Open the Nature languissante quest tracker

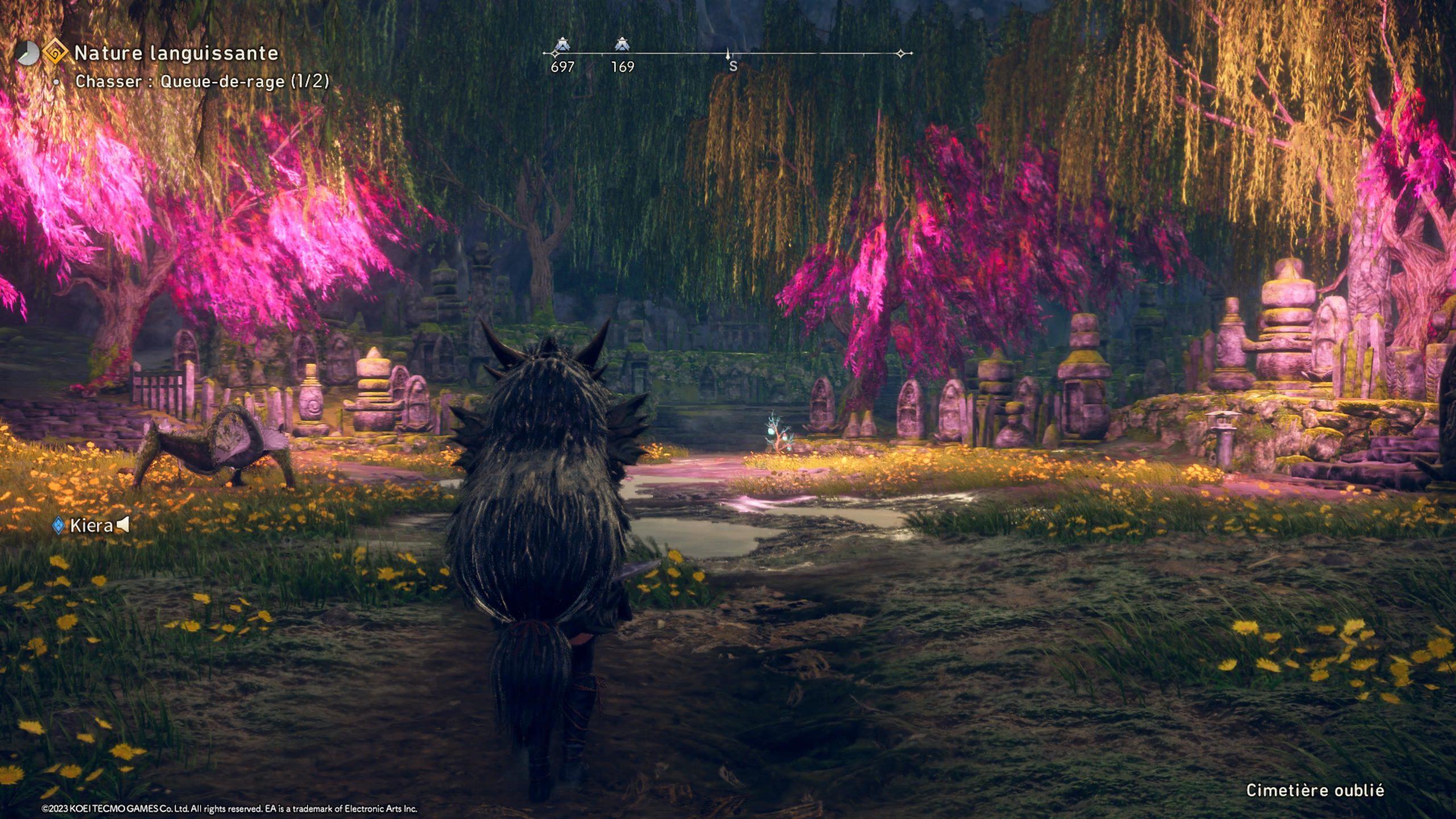tap(176, 53)
